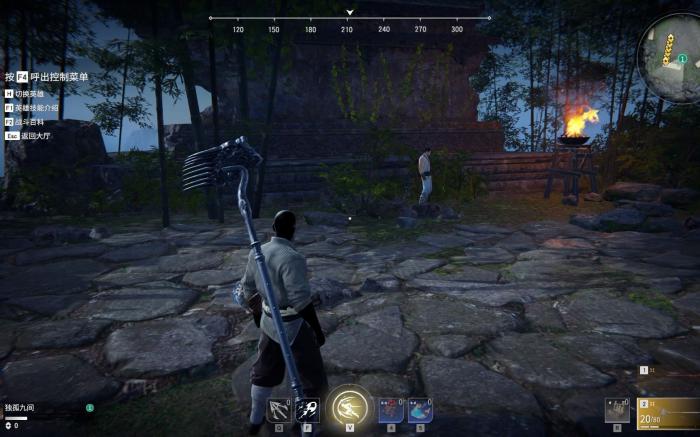This screenshot has height=437, width=700.
Task: Use the trident-shaped skill icon
Action: click(279, 410)
